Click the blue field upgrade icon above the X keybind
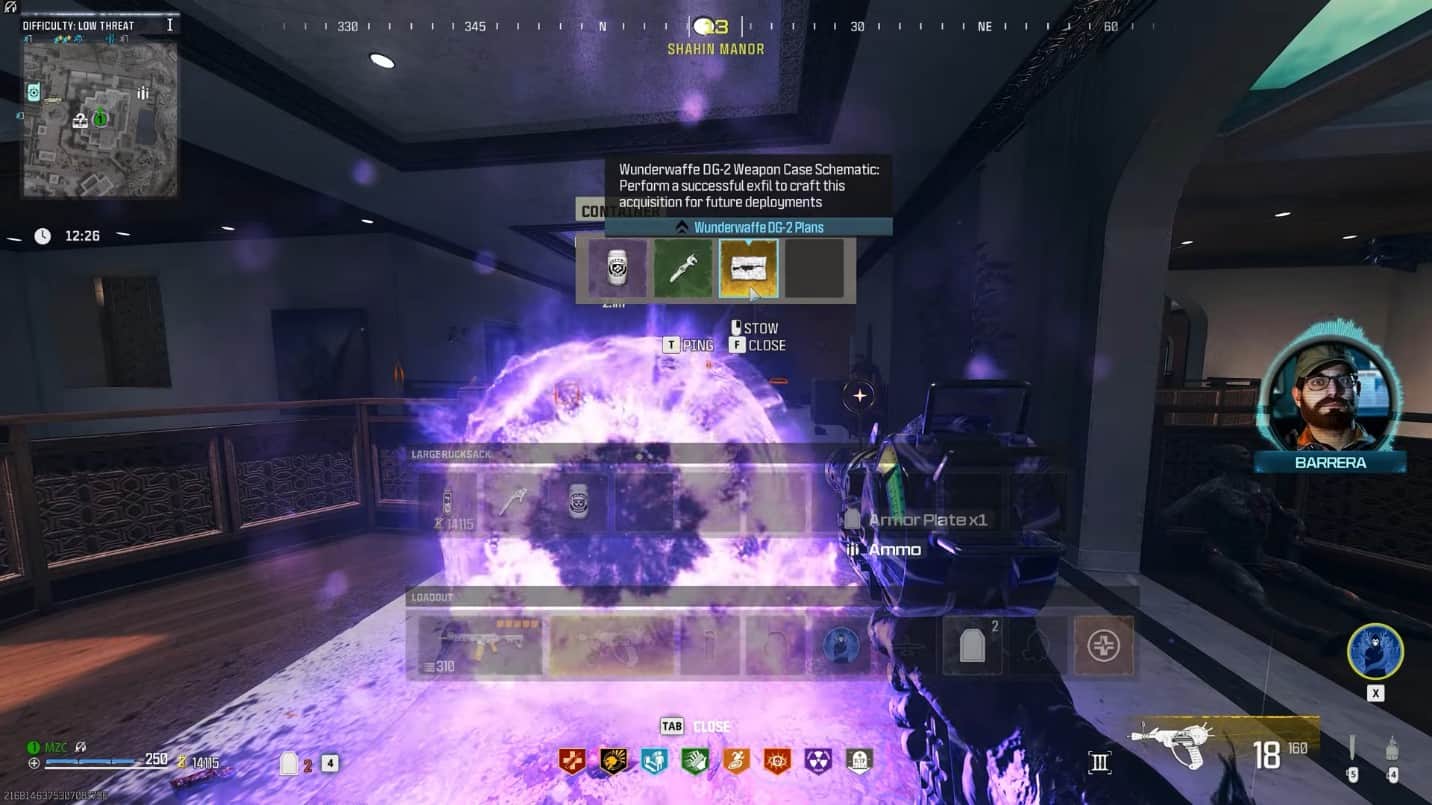 click(x=1375, y=650)
